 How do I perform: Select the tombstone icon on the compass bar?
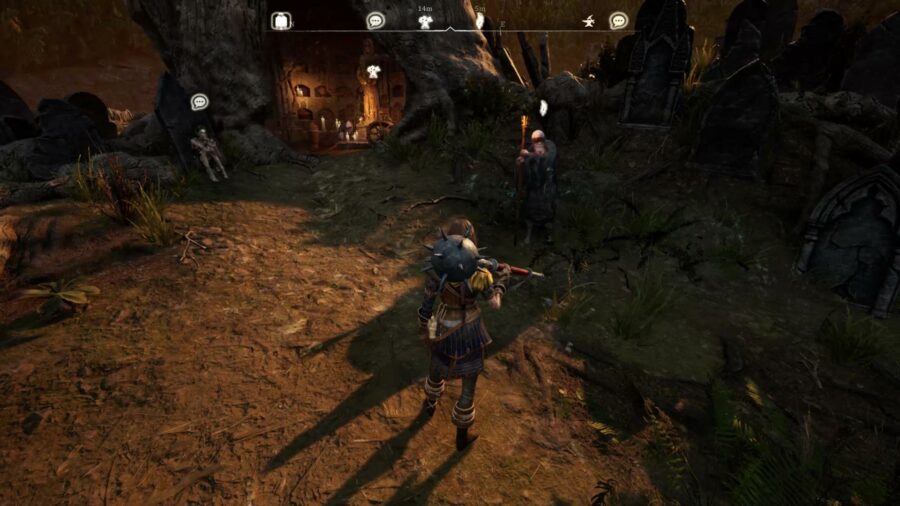pyautogui.click(x=281, y=21)
